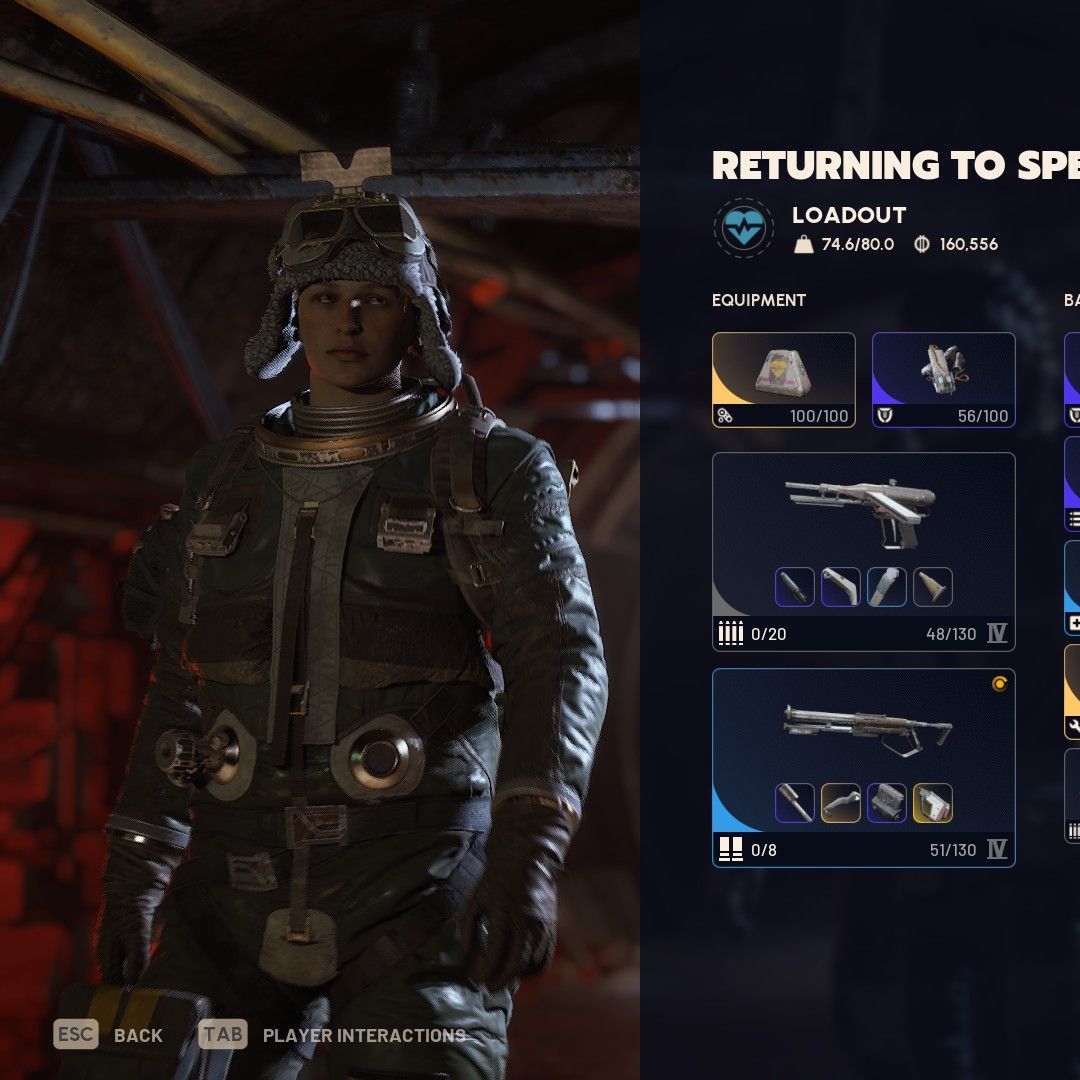The width and height of the screenshot is (1080, 1080).
Task: Select the shield slot showing 56/100
Action: [x=943, y=380]
